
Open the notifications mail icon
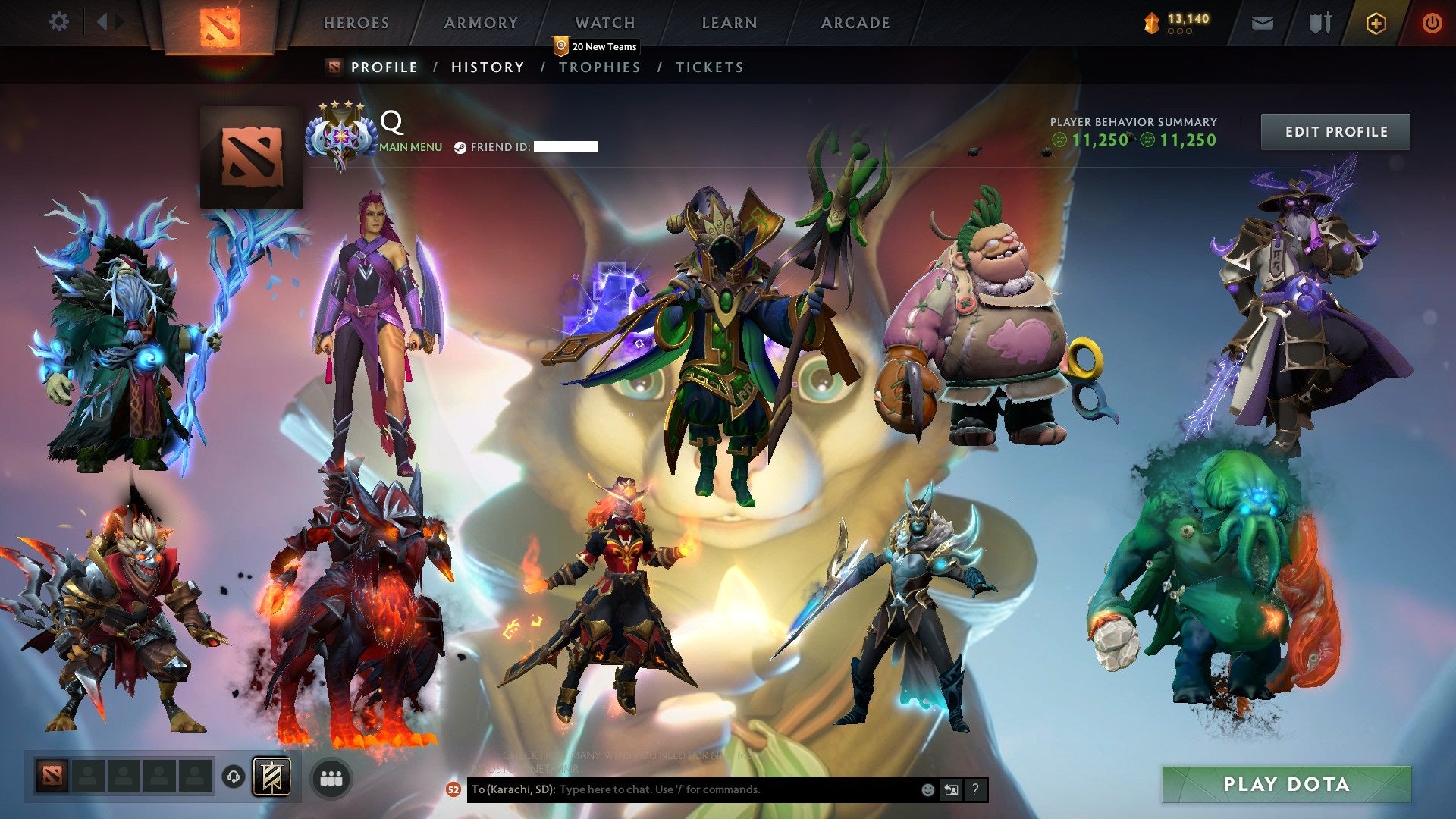(x=1261, y=23)
